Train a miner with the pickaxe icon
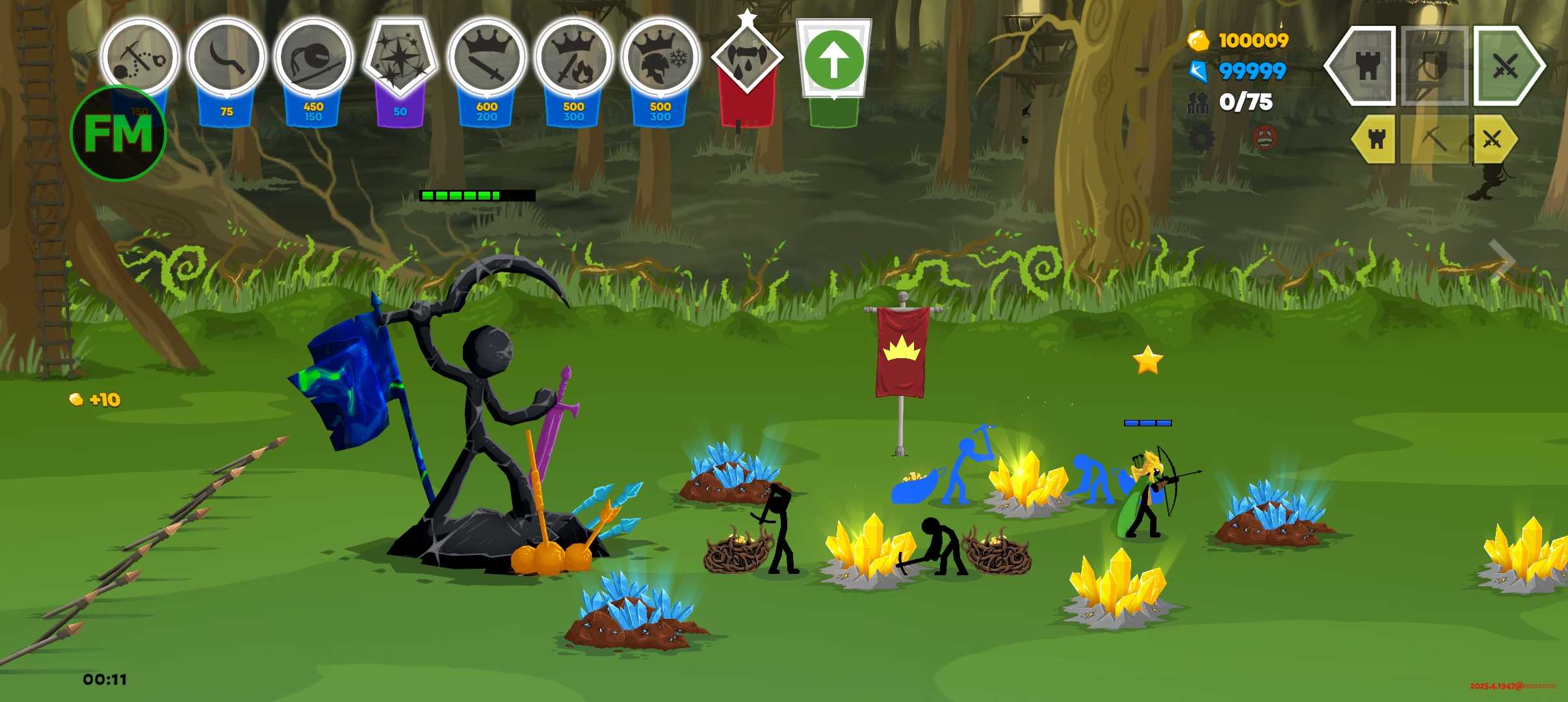Image resolution: width=1568 pixels, height=702 pixels. coord(140,57)
